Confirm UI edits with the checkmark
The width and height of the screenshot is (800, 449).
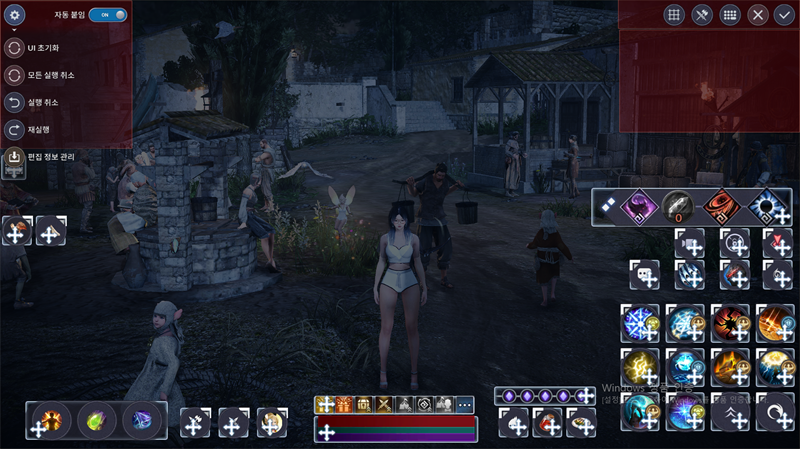click(x=784, y=15)
